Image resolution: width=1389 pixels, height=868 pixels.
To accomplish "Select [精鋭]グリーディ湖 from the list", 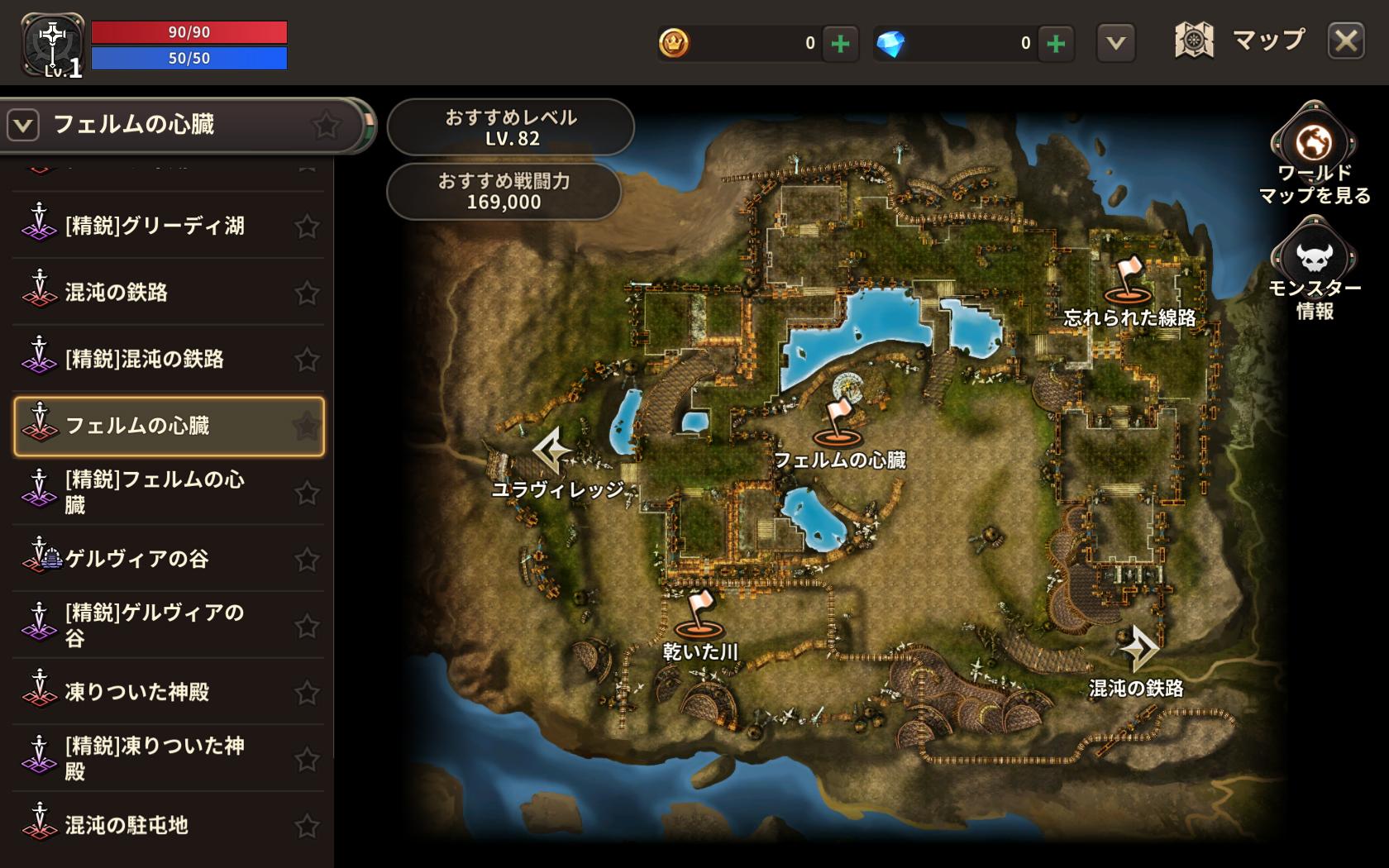I will click(x=155, y=226).
